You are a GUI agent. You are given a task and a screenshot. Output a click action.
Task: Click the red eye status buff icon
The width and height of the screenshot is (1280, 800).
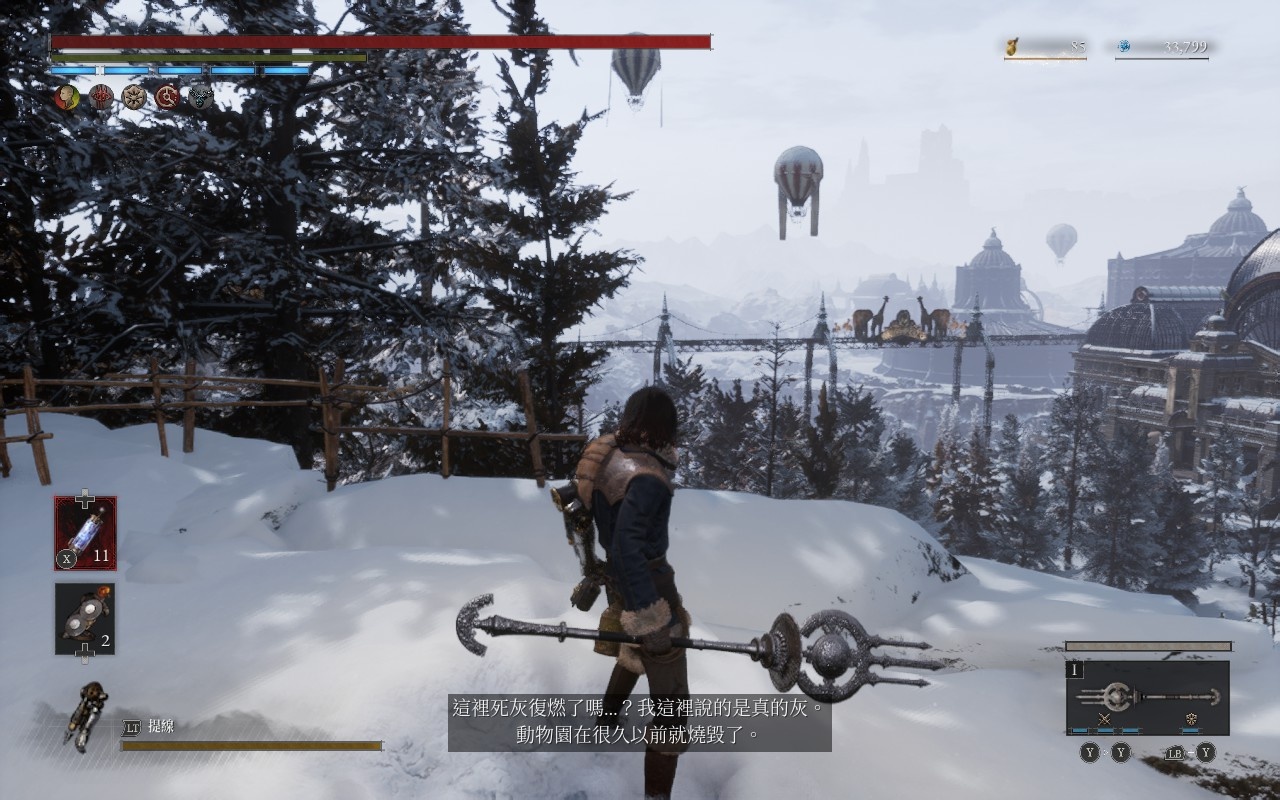point(101,97)
